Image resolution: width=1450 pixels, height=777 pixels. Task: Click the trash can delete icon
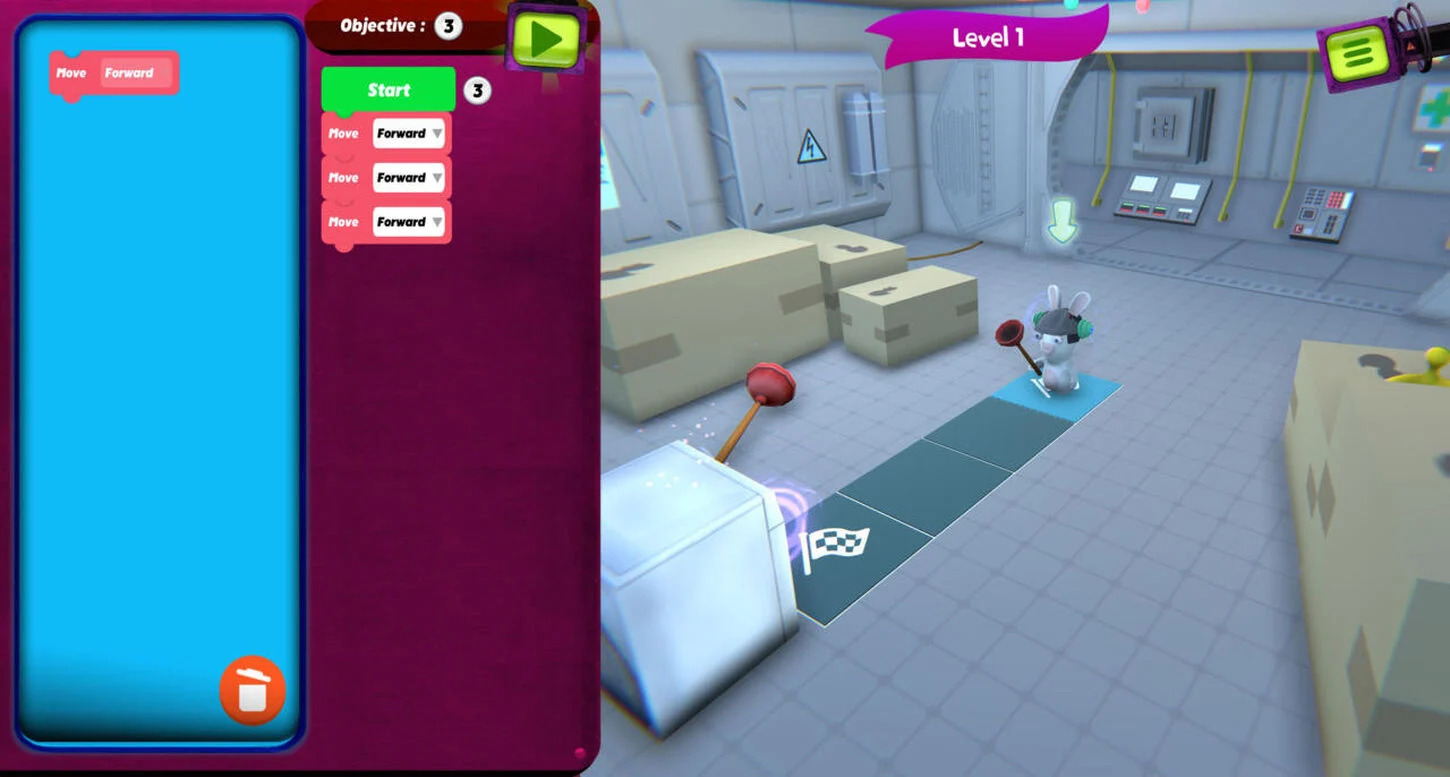(x=252, y=690)
